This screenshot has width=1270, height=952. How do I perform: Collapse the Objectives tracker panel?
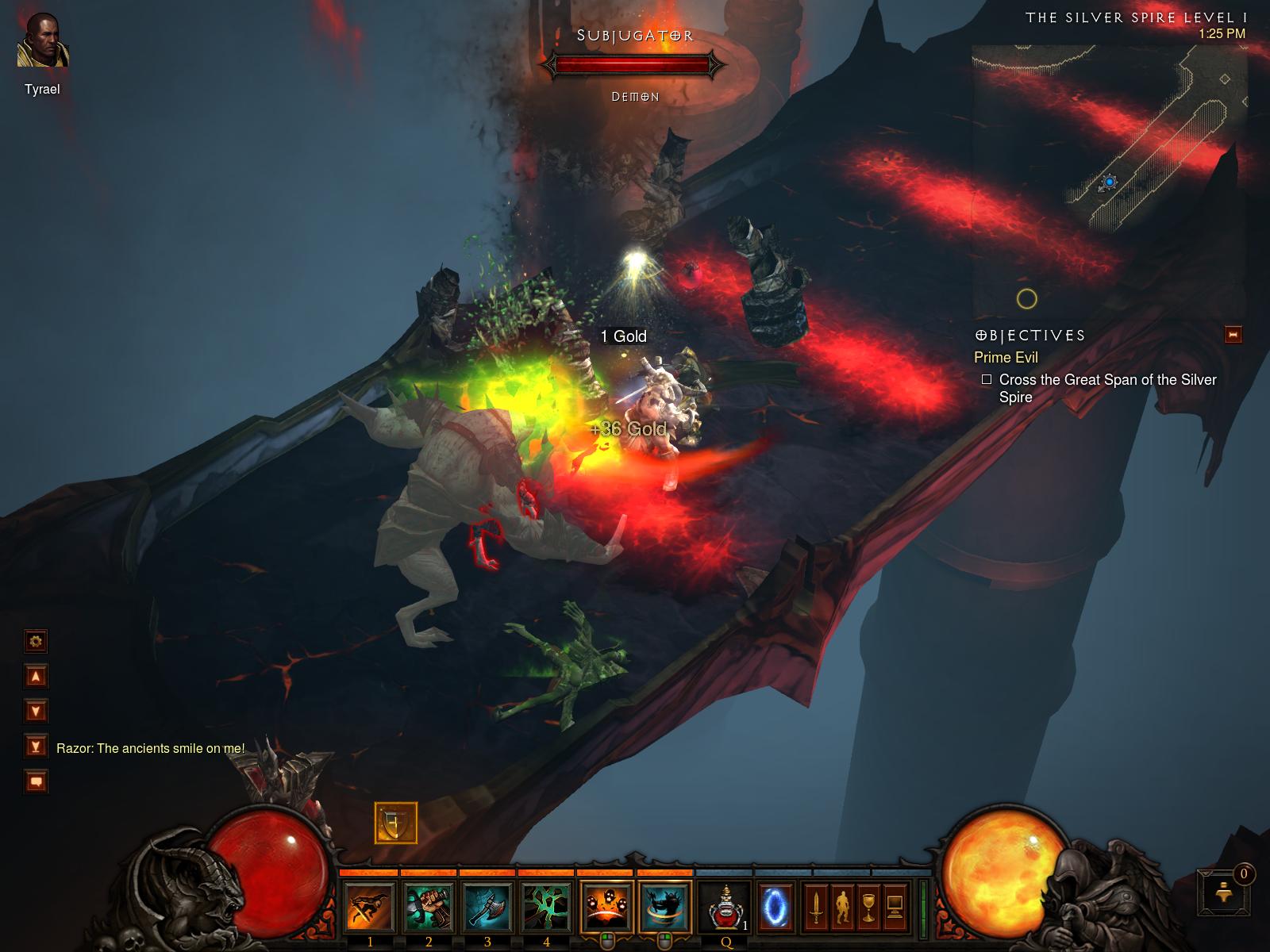click(1233, 335)
